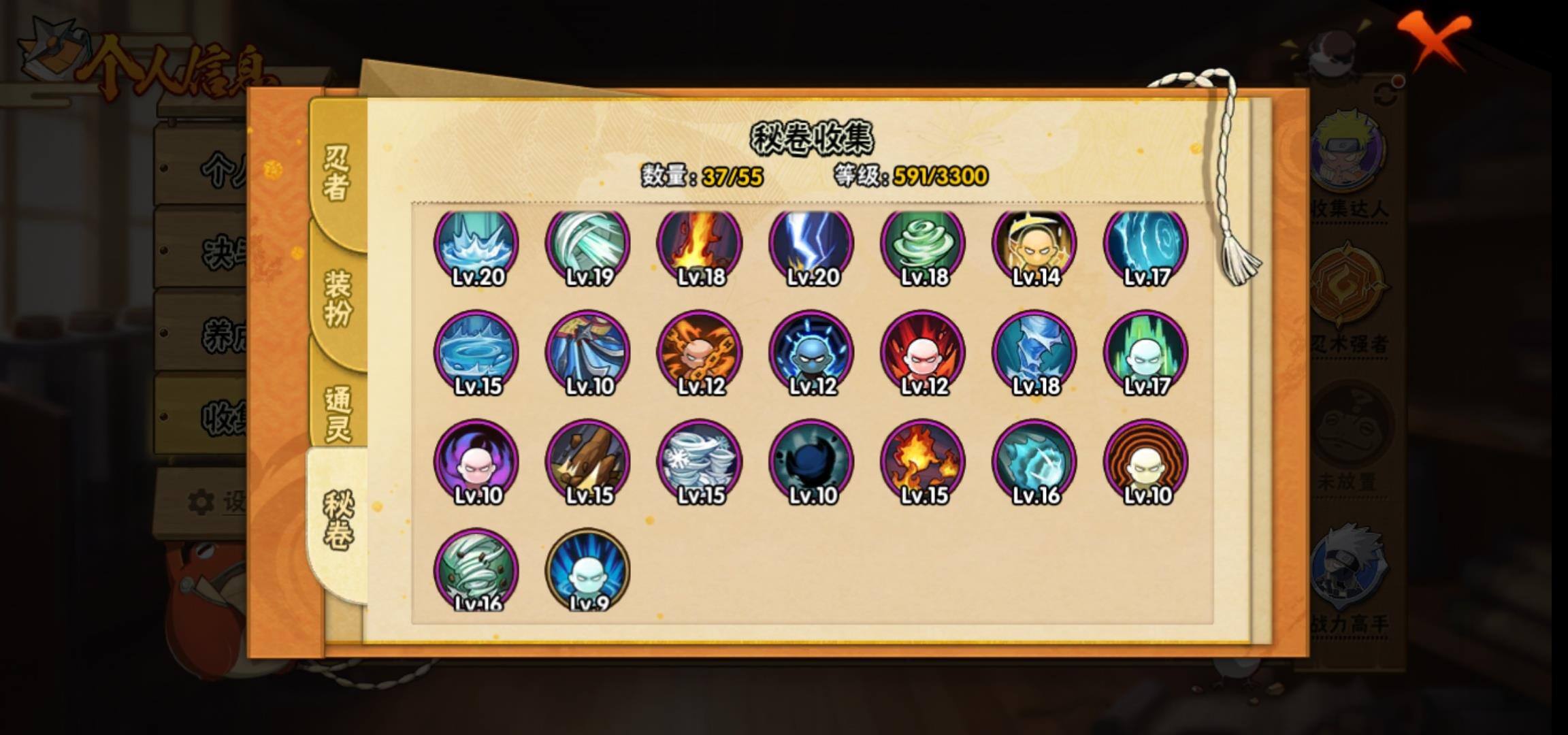This screenshot has width=1568, height=735.
Task: Choose the 秘卷 tab
Action: pos(338,520)
